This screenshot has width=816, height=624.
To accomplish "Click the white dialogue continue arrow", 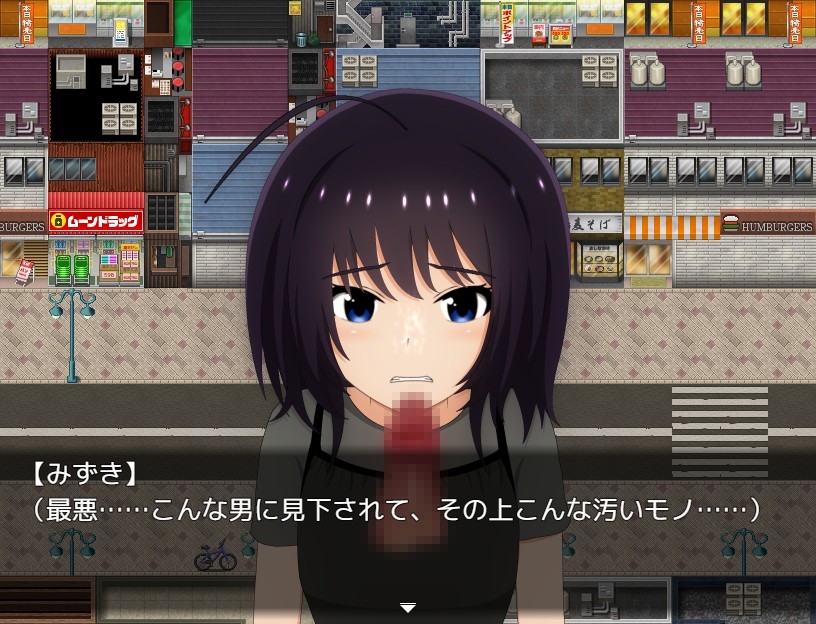I will pyautogui.click(x=407, y=607).
